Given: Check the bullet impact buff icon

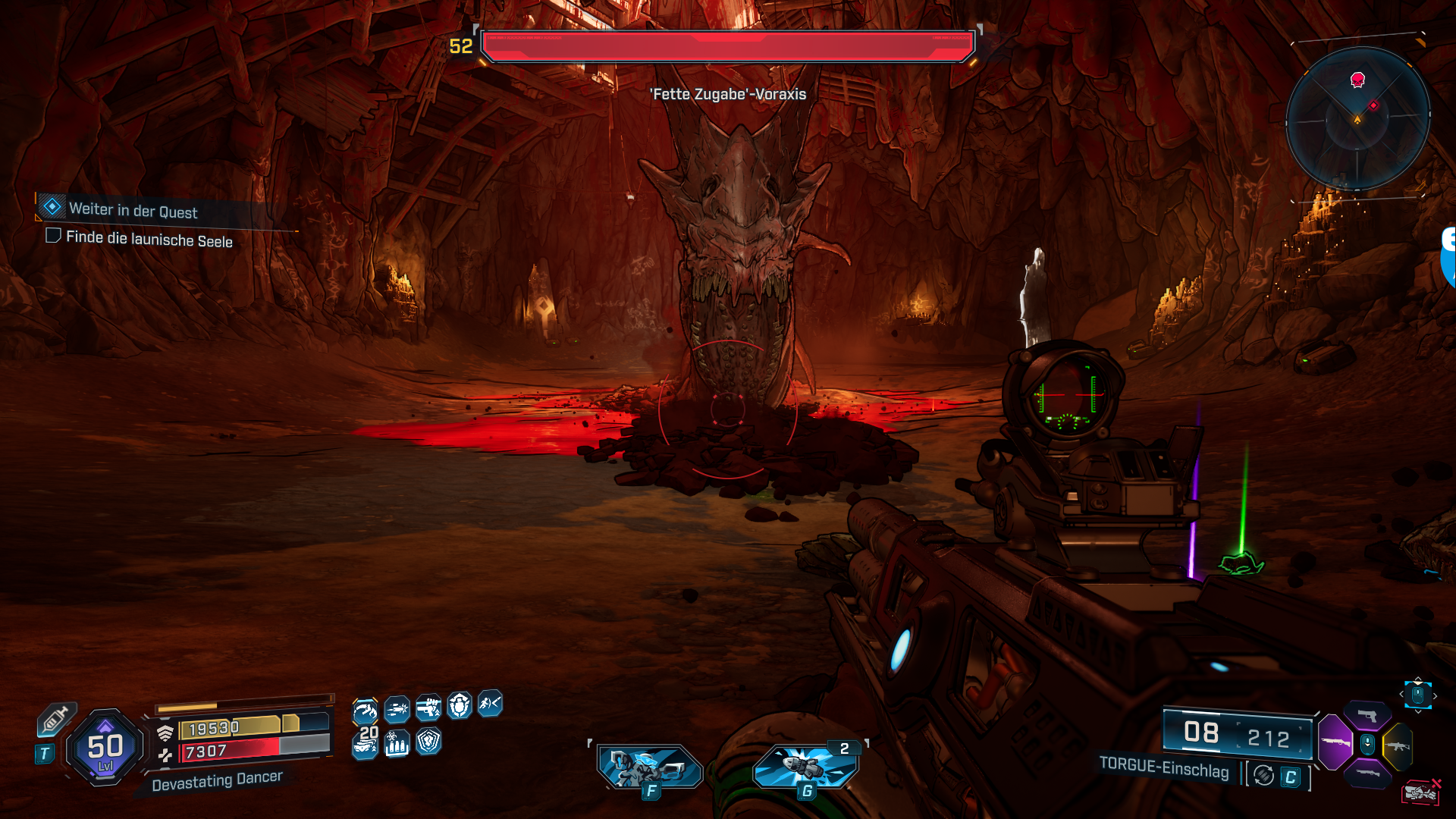Looking at the screenshot, I should pos(397,709).
